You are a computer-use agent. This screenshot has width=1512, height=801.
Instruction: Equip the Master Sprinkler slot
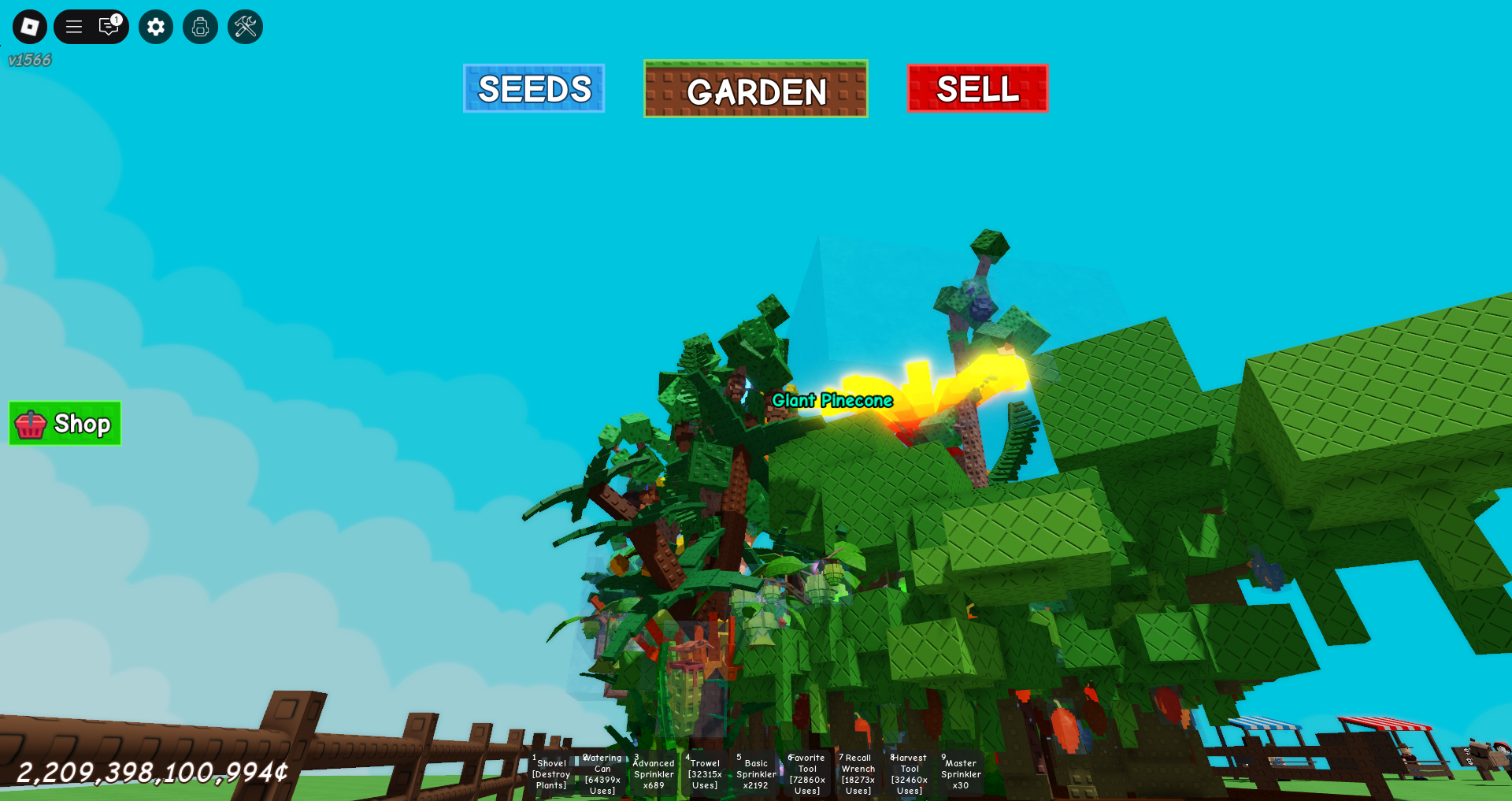[961, 773]
